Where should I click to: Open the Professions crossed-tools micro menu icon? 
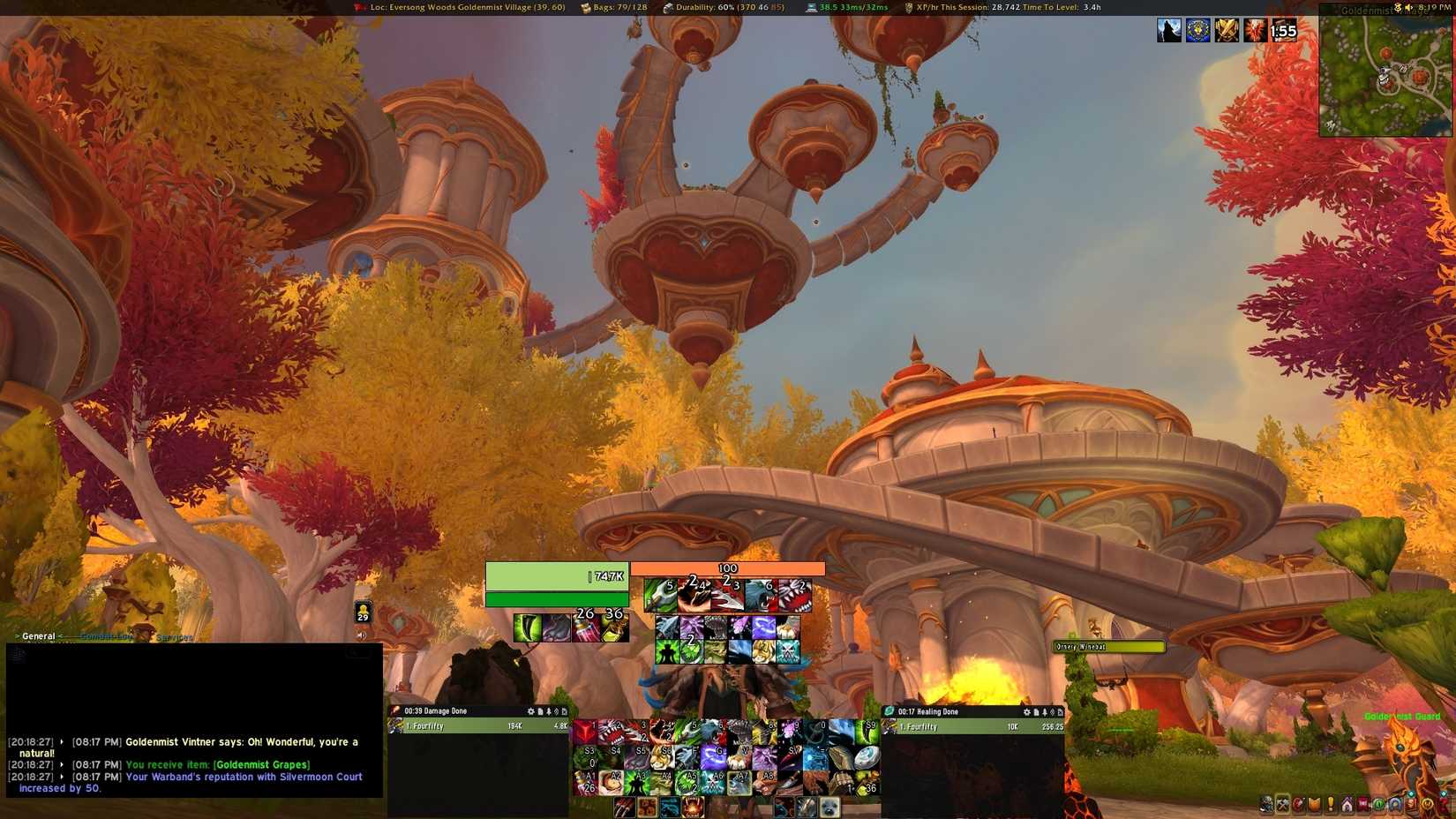1282,804
